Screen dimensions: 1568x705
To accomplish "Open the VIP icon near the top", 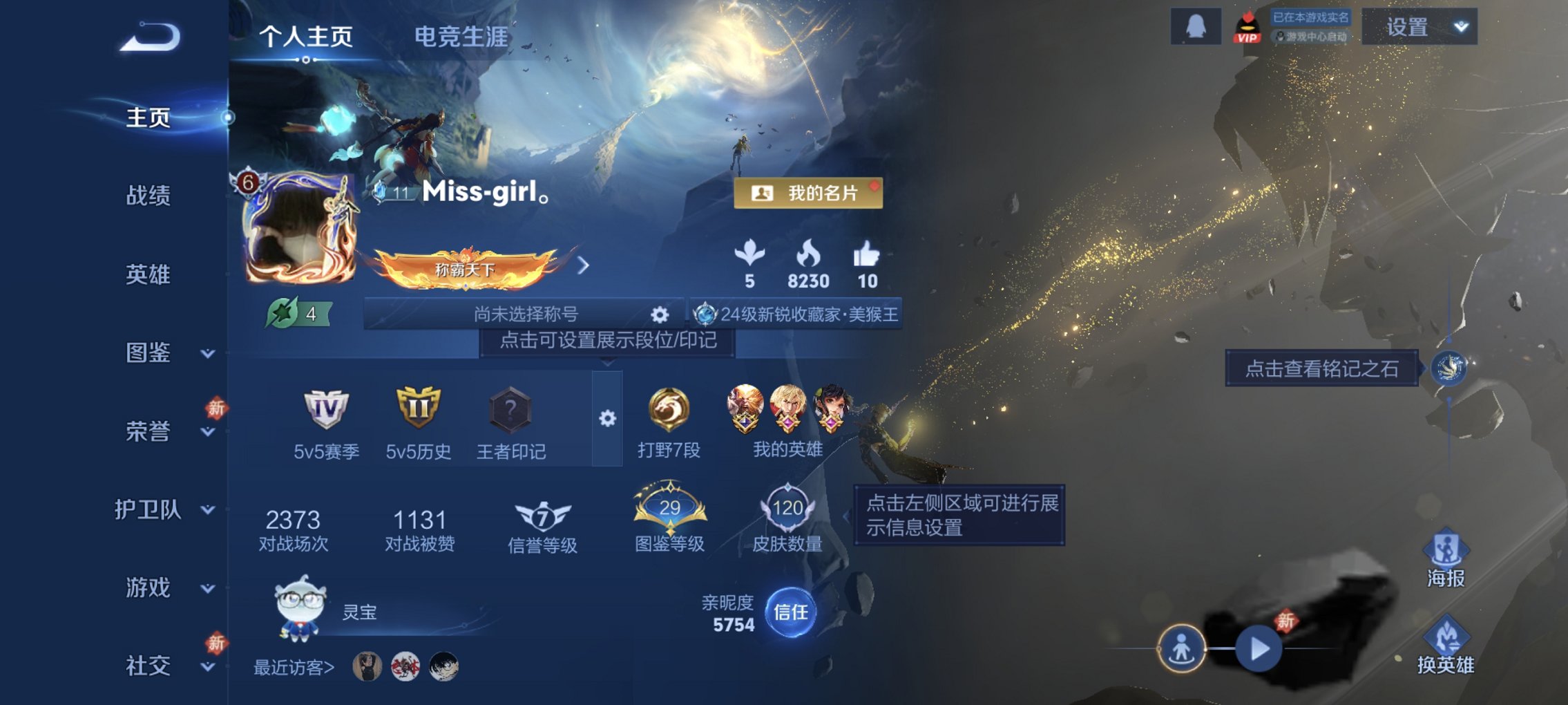I will point(1249,29).
